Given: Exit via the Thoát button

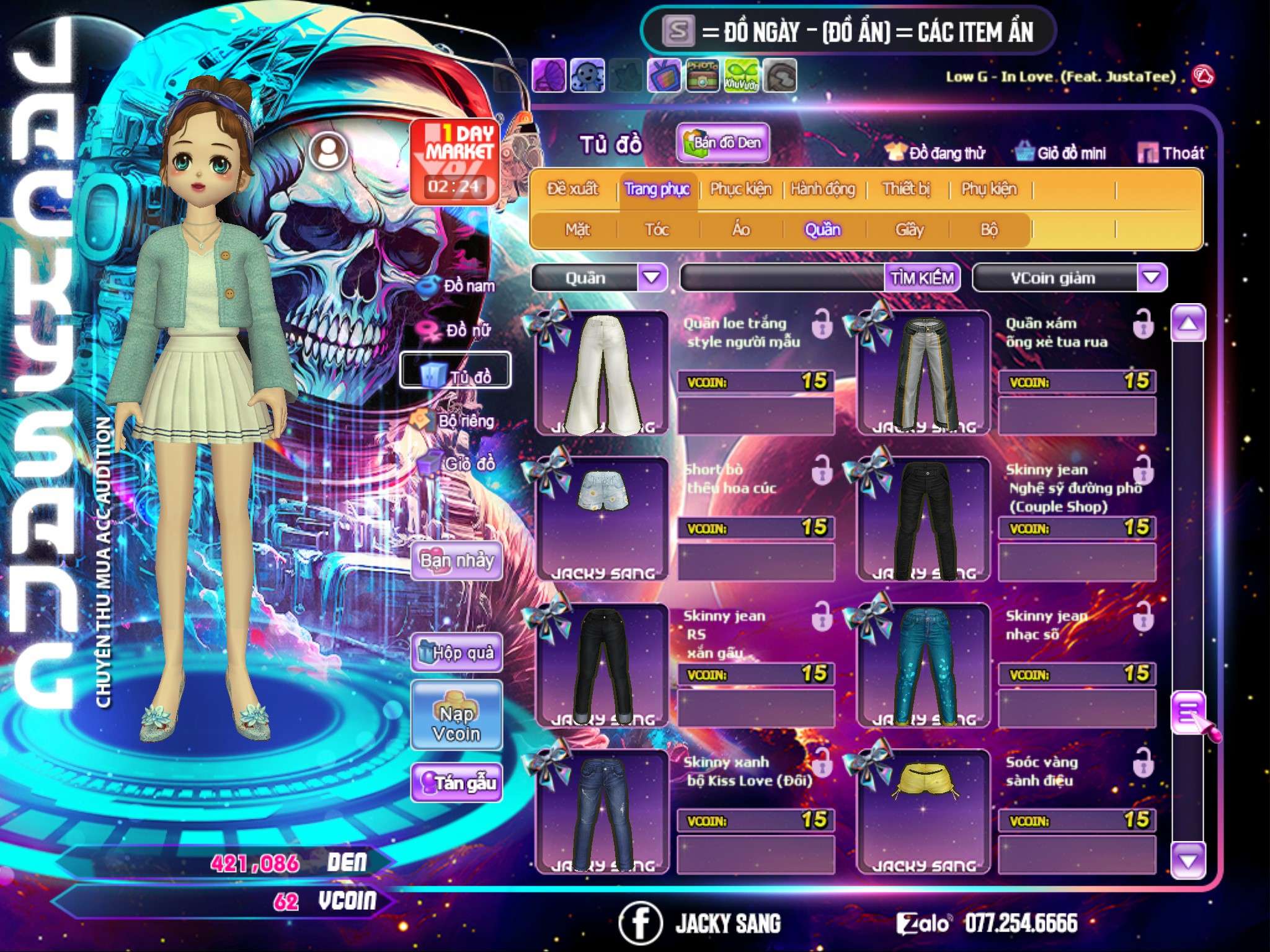Looking at the screenshot, I should tap(1170, 153).
